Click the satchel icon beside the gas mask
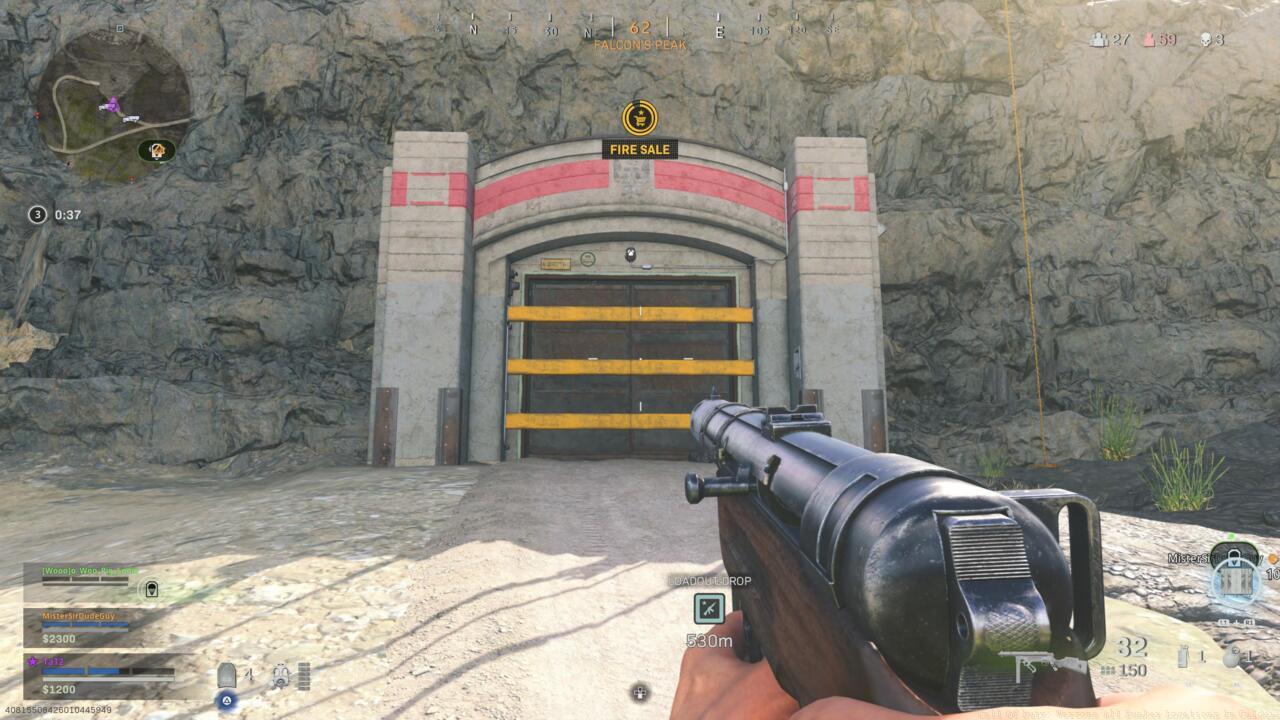The width and height of the screenshot is (1280, 720). pos(305,675)
